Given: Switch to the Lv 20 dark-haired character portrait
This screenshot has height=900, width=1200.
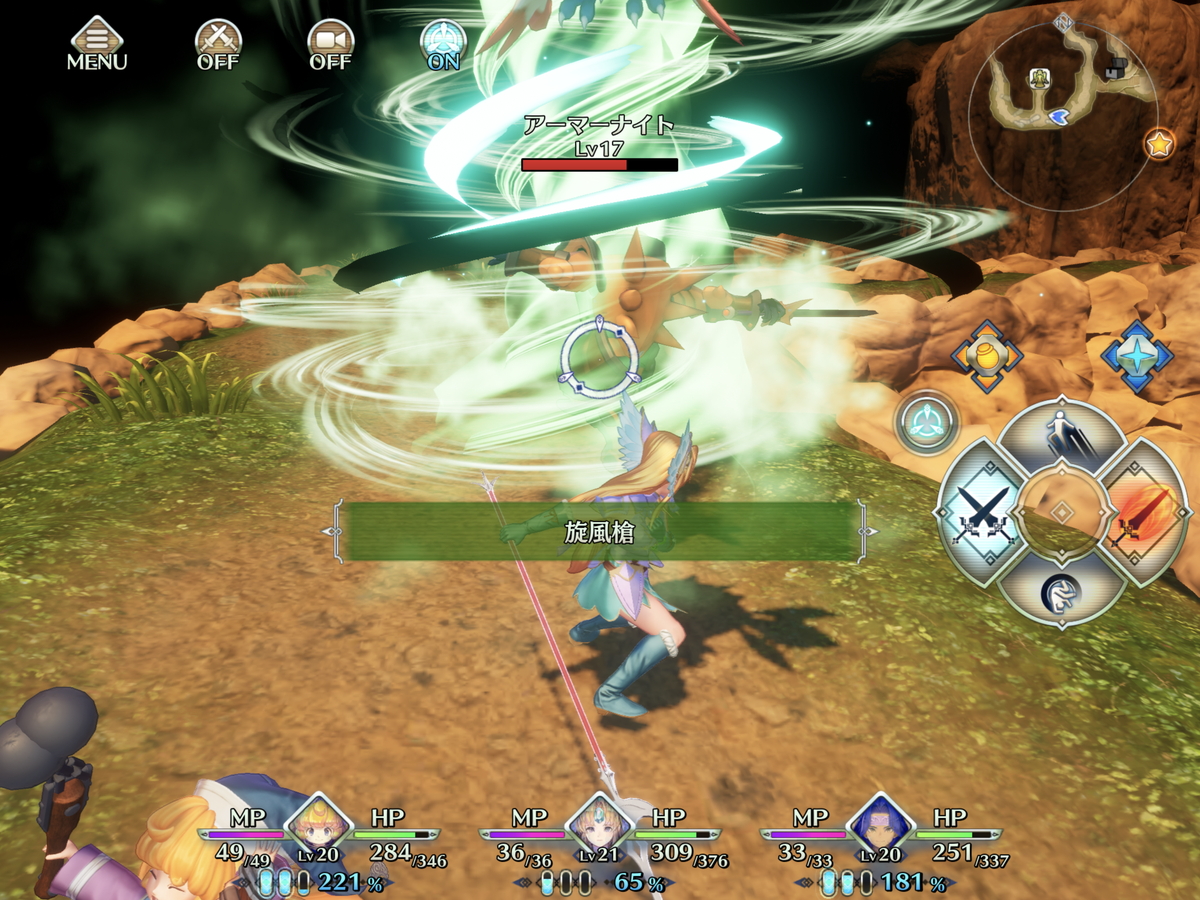Looking at the screenshot, I should click(x=882, y=826).
